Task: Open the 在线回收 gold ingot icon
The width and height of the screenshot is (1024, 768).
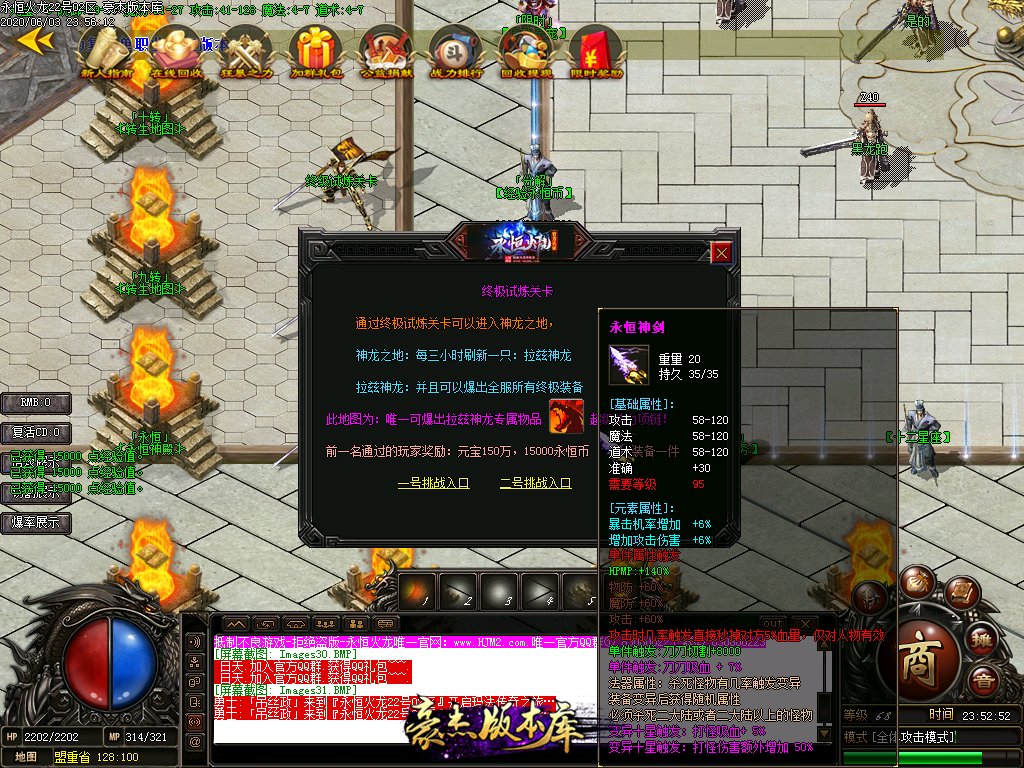Action: tap(177, 52)
